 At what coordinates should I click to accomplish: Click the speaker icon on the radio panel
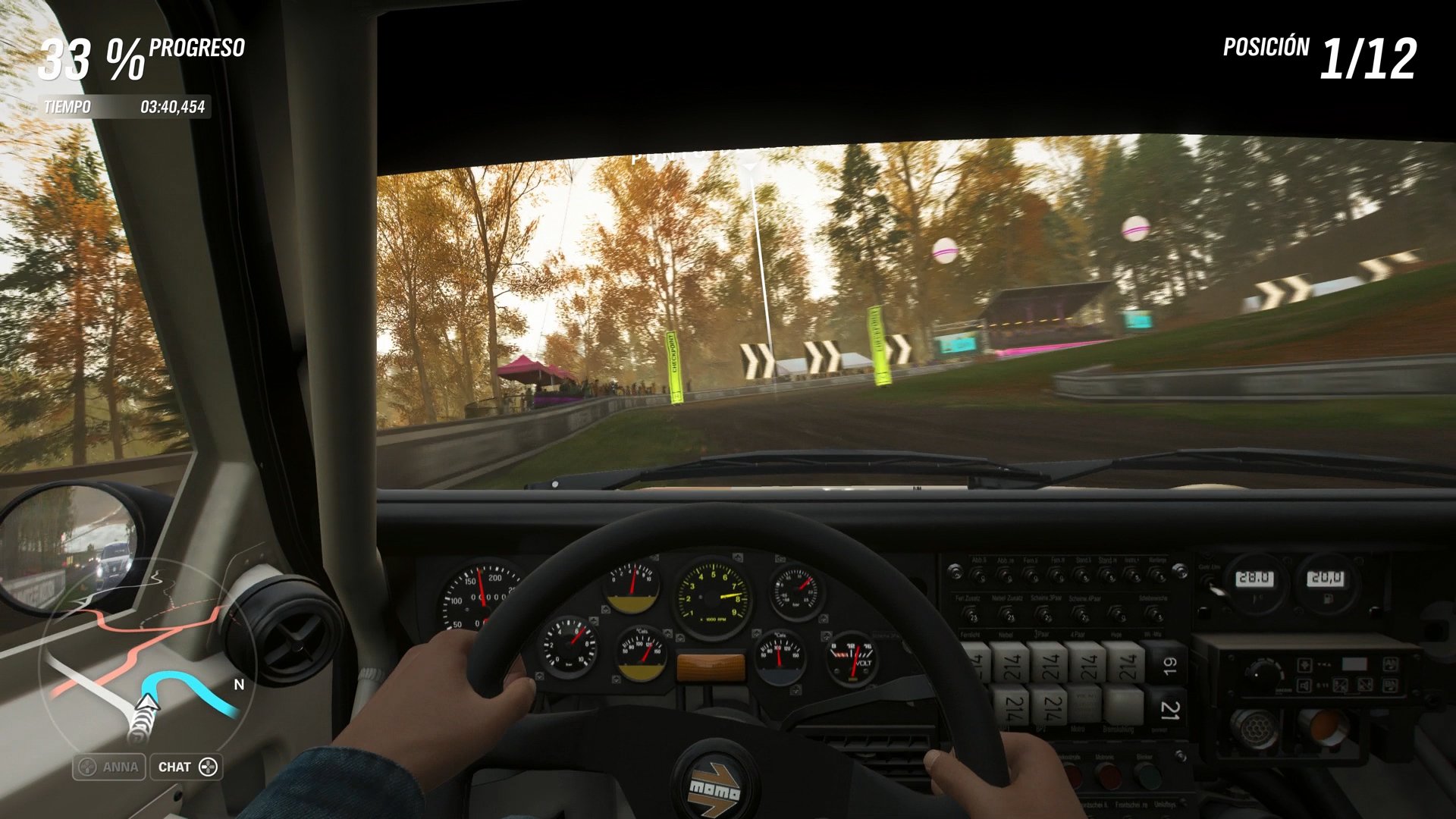point(1304,685)
